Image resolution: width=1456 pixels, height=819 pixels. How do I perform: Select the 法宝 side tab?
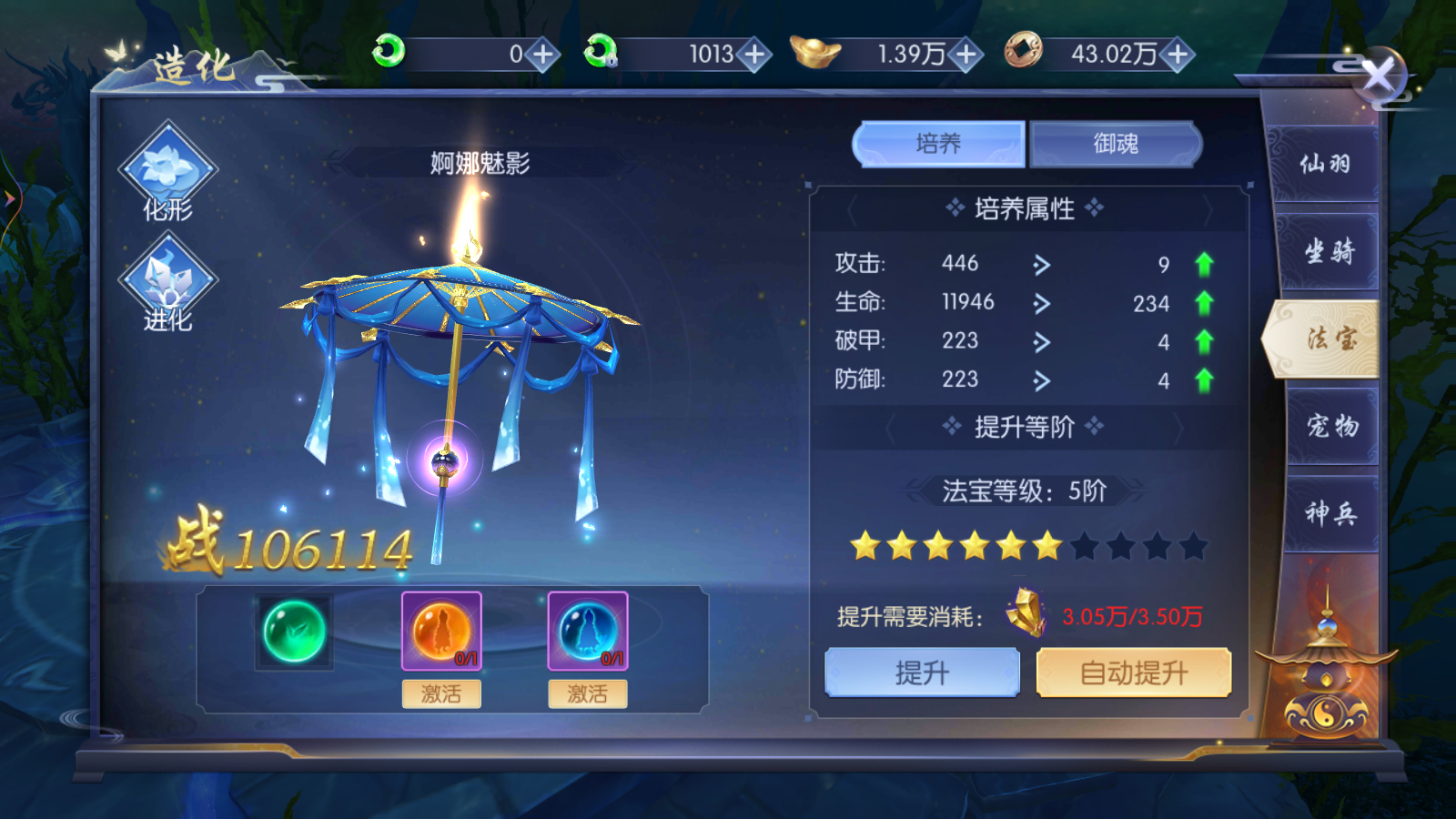(1330, 339)
